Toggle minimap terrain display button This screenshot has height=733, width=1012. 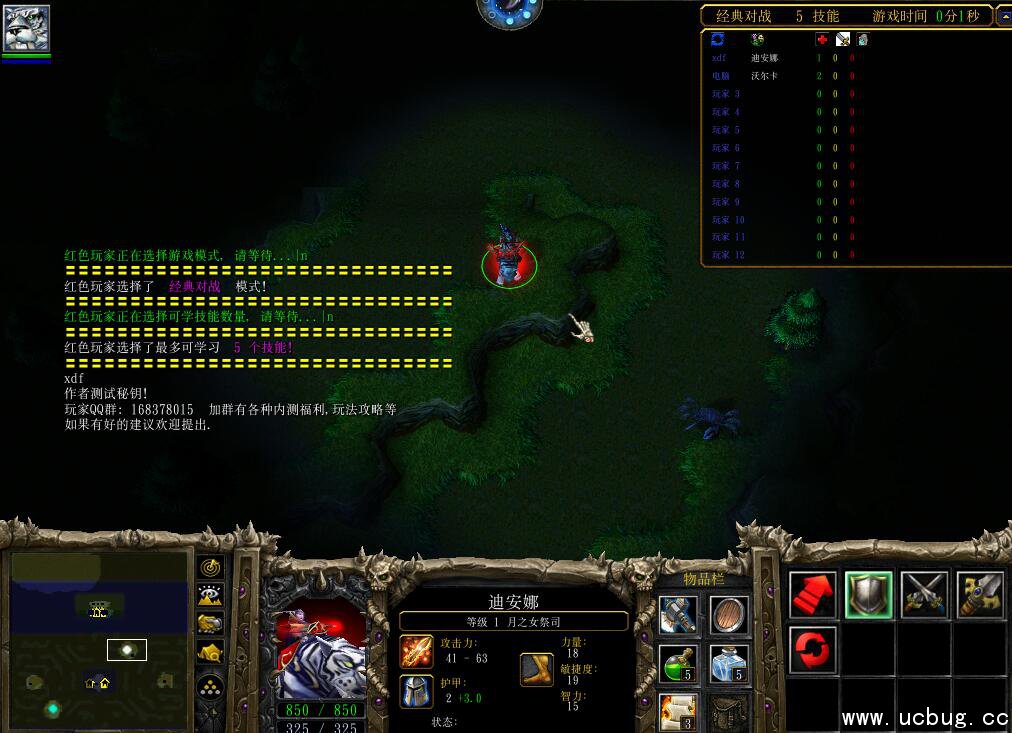(210, 596)
